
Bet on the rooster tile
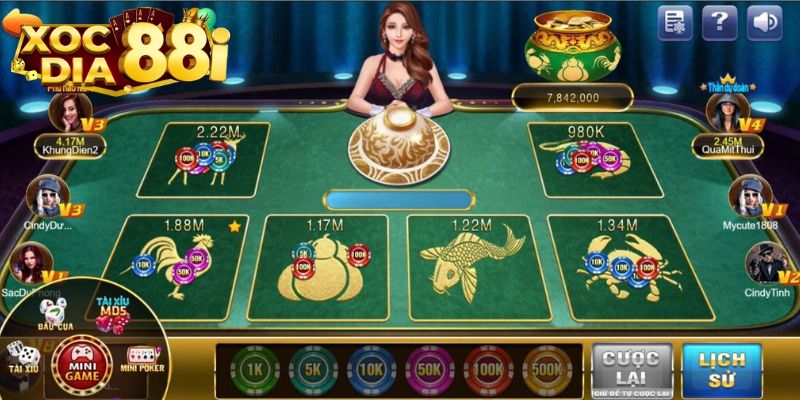click(180, 258)
